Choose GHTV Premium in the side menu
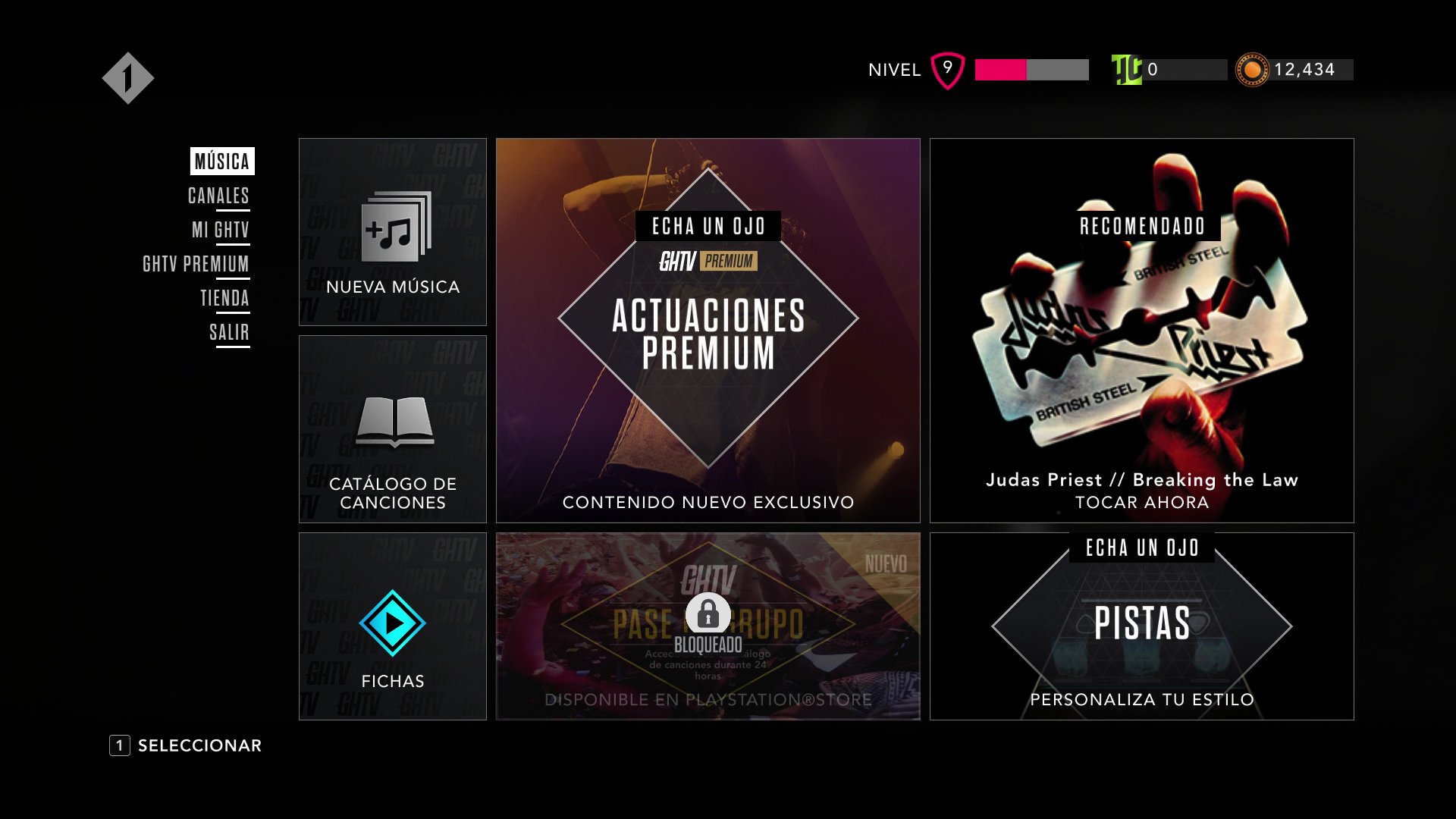Screen dimensions: 1456x819 coord(196,264)
